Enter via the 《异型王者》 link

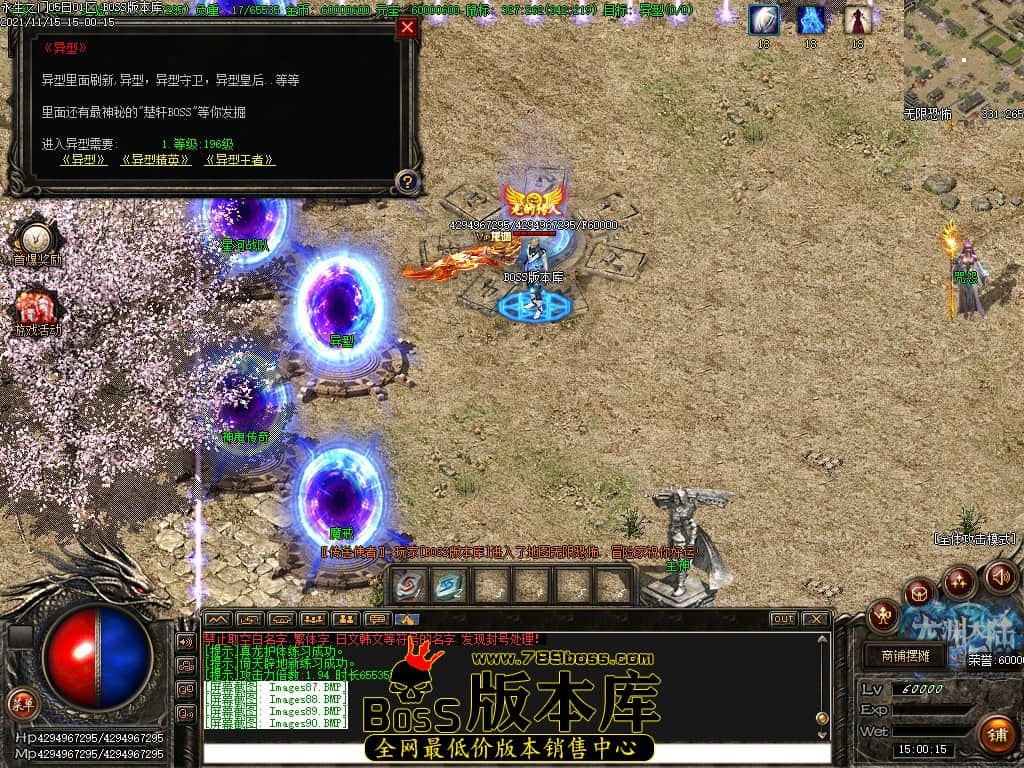pyautogui.click(x=240, y=160)
